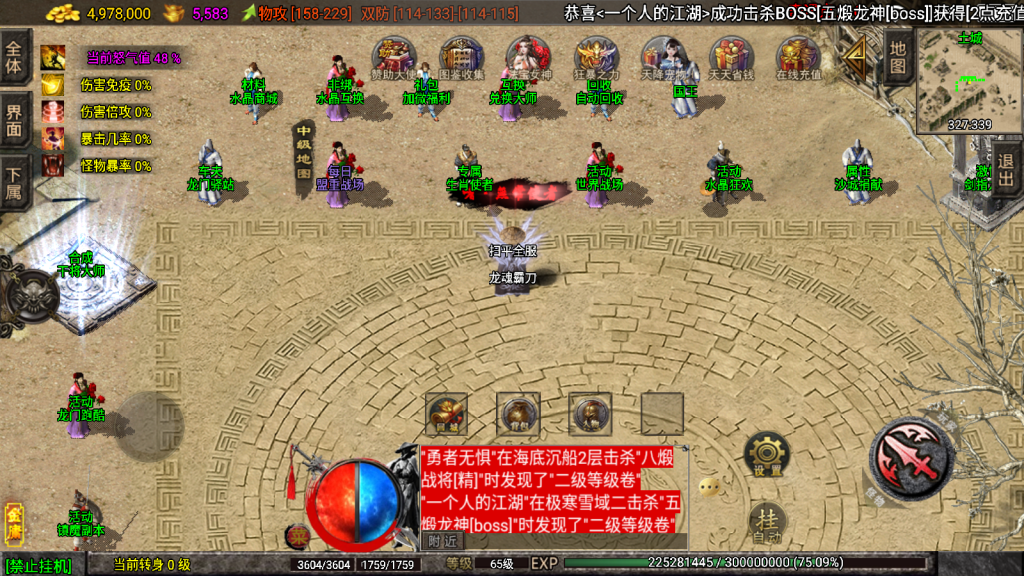Collapse the top icon row with the gold arrow
The width and height of the screenshot is (1024, 576).
coord(855,59)
